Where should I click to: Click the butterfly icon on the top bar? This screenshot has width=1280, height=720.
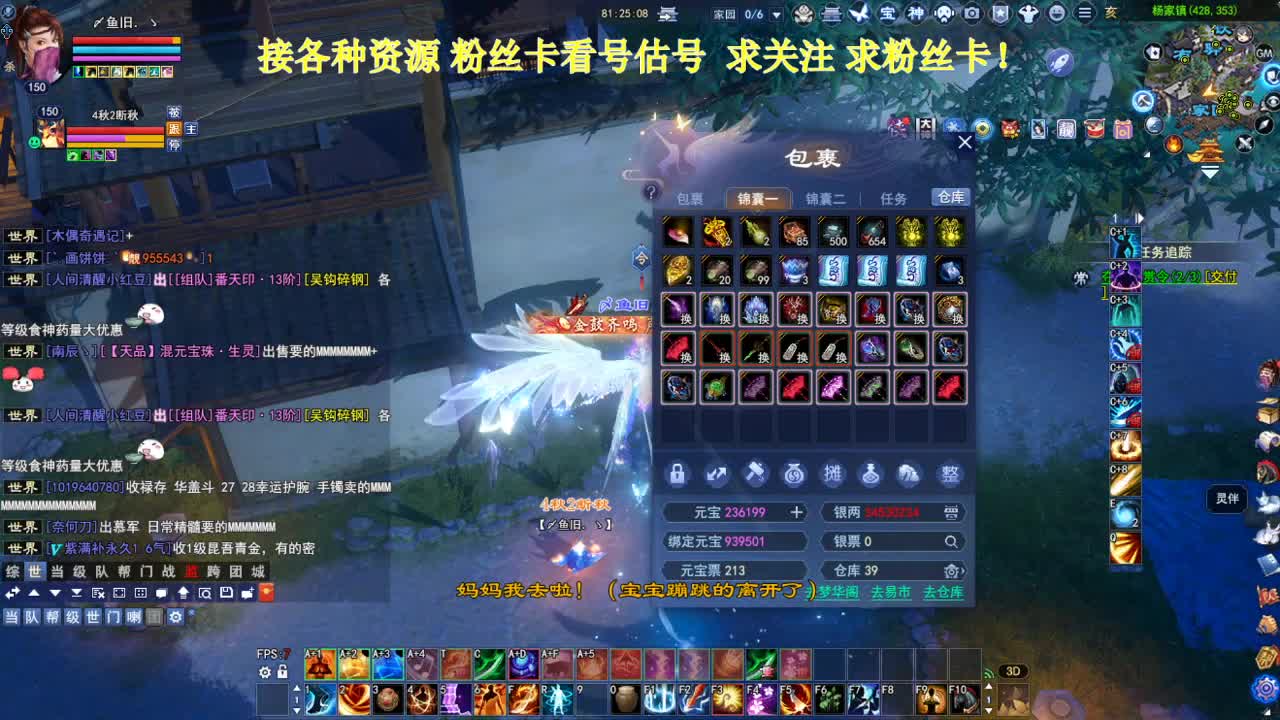tap(859, 13)
